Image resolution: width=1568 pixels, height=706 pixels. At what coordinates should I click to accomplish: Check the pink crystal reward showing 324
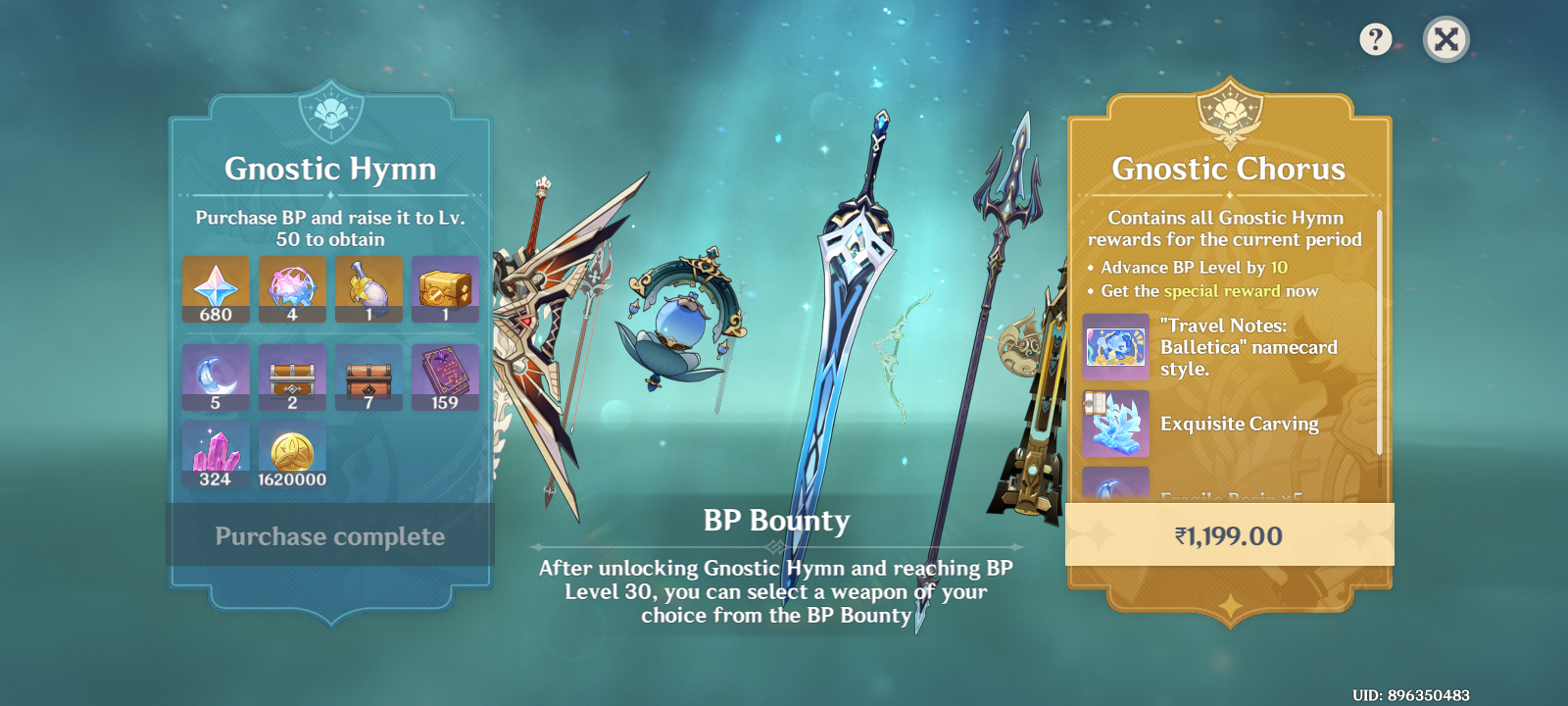216,454
